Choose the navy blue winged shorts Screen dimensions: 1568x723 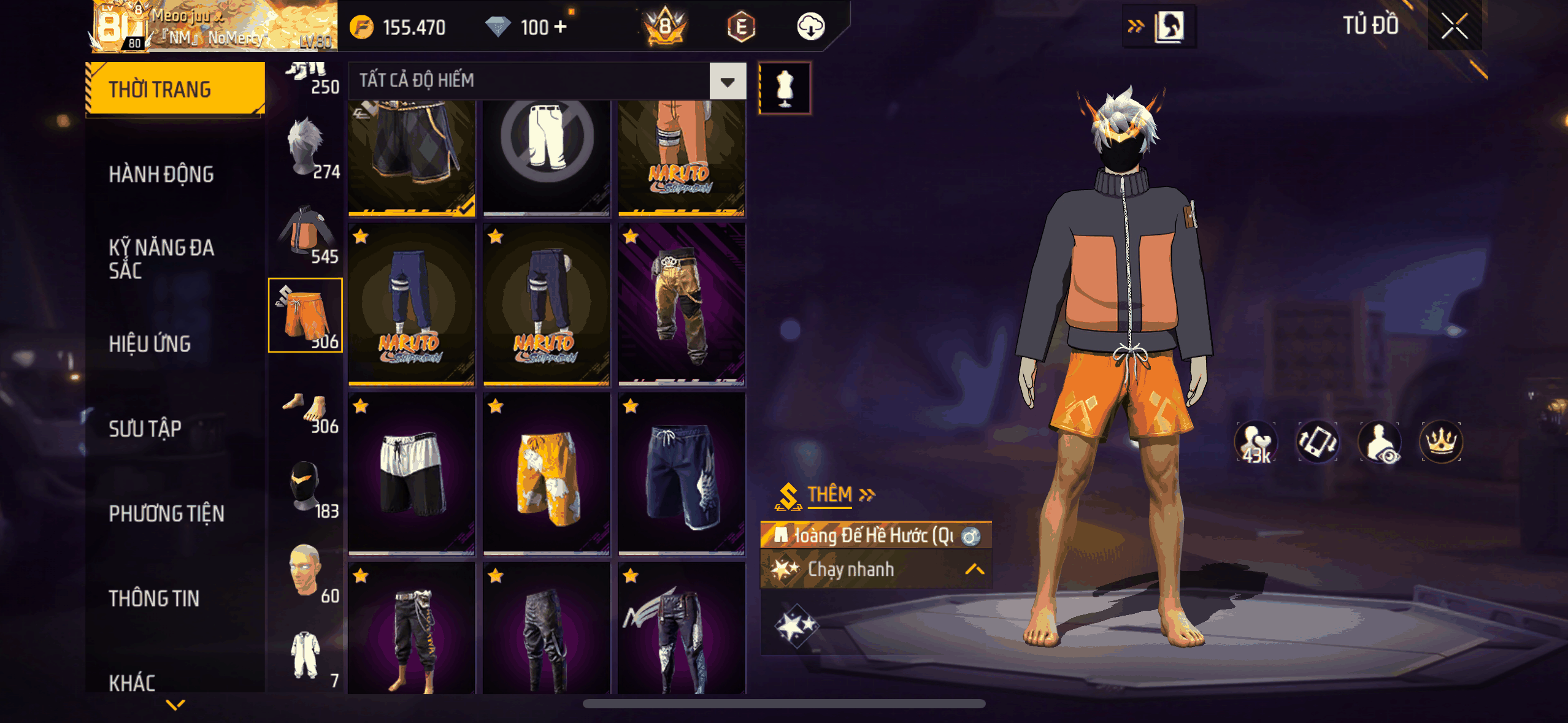[x=682, y=474]
